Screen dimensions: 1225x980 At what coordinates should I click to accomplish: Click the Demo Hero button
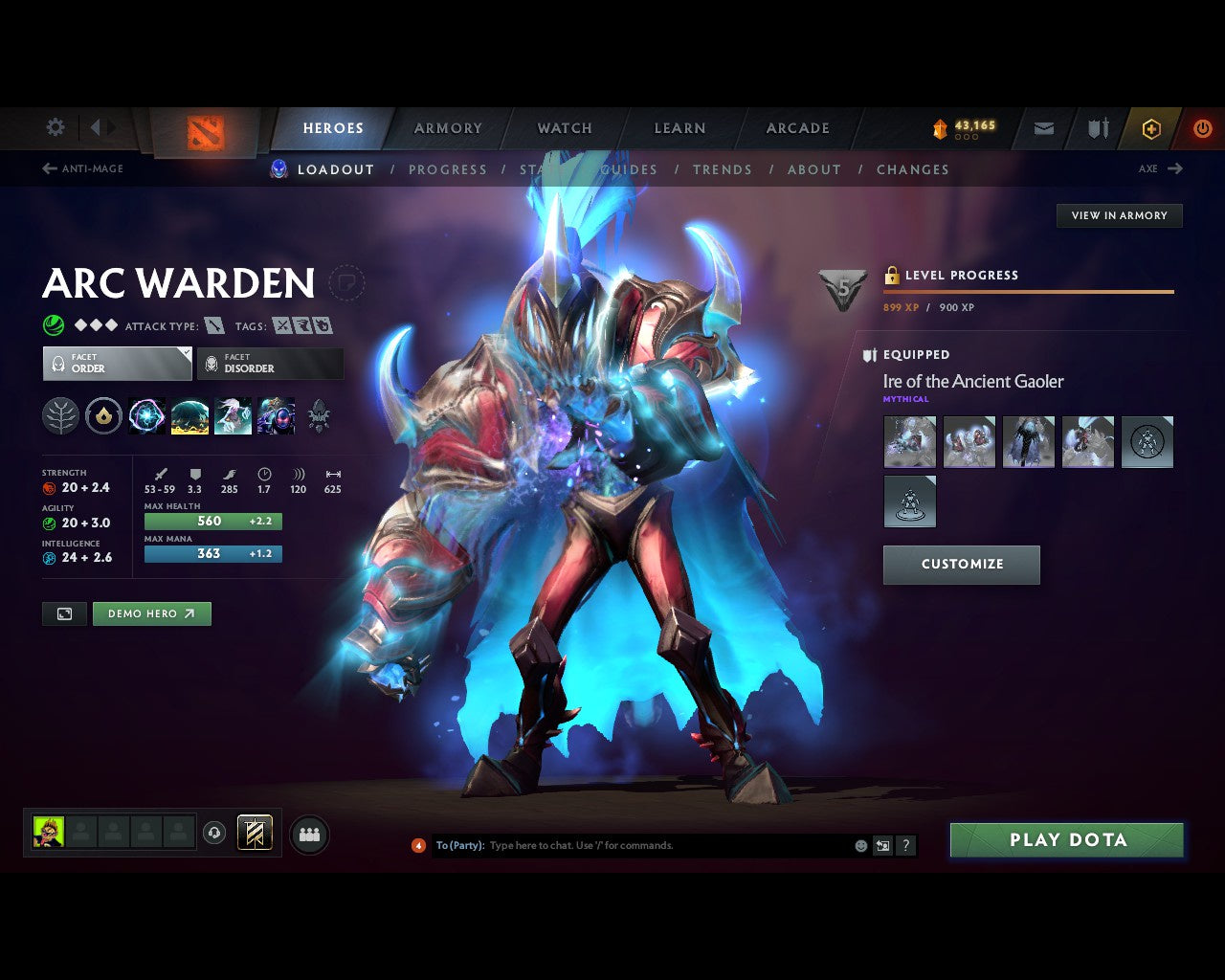tap(151, 613)
